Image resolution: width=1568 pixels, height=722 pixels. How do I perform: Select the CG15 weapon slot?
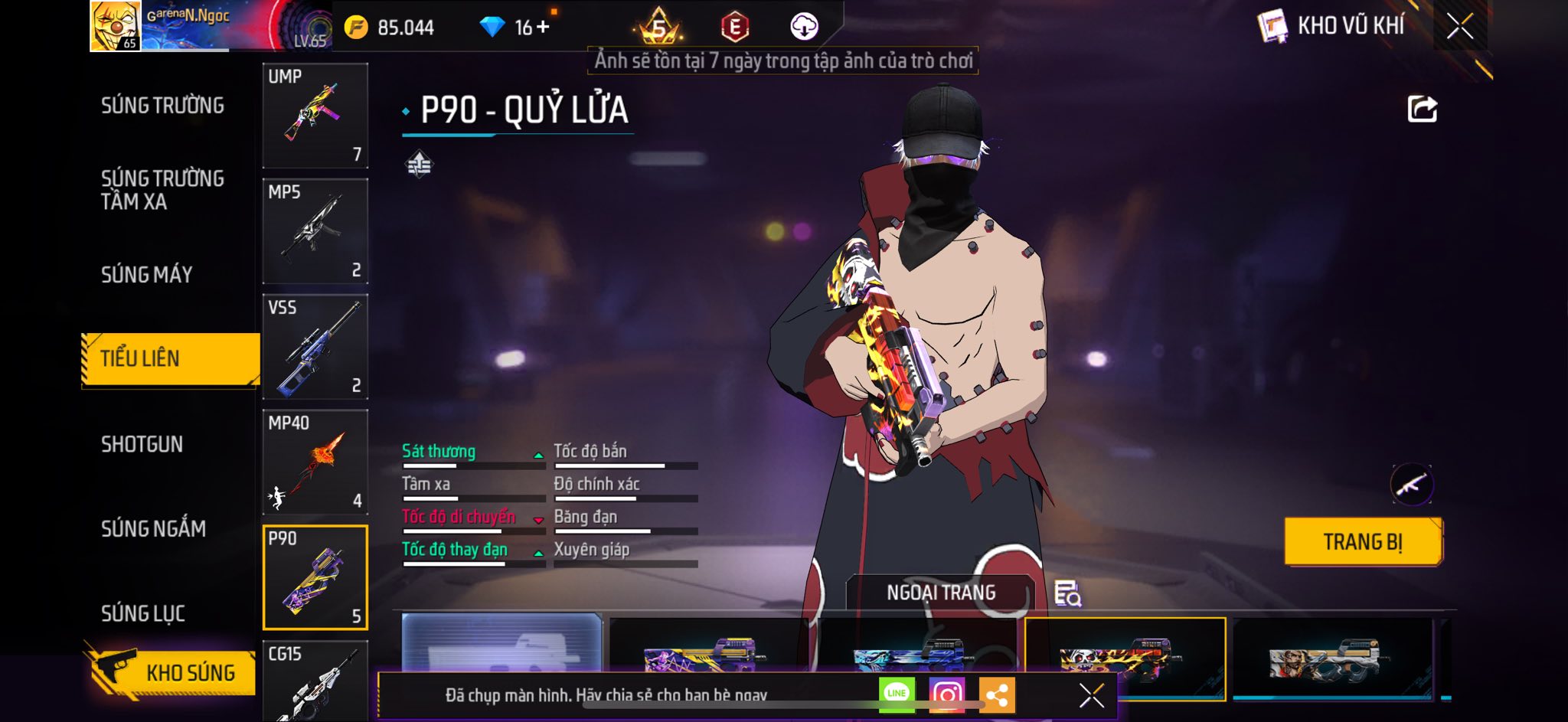tap(315, 681)
